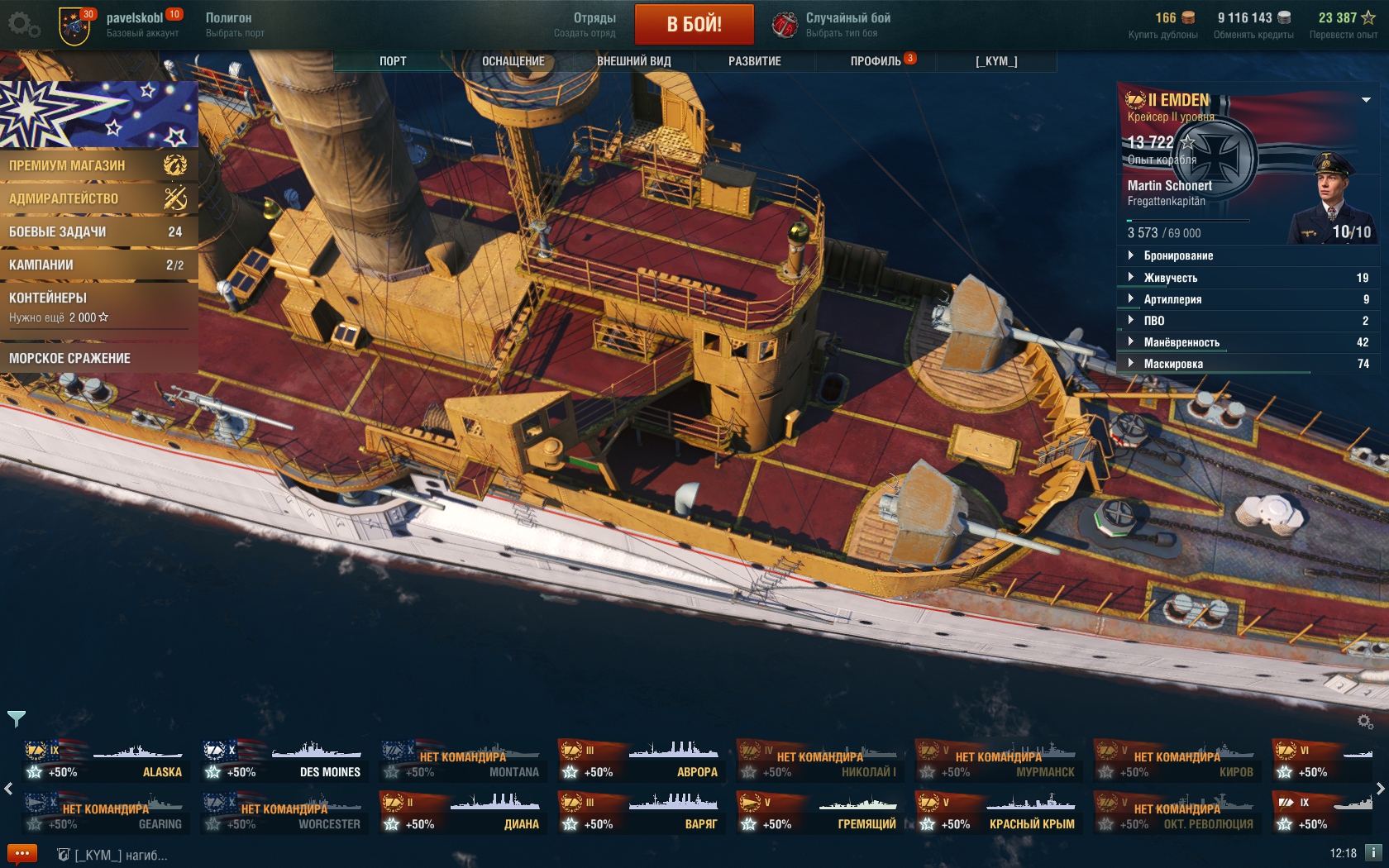Open the КОНТЕЙНЕРЫ section

pyautogui.click(x=98, y=306)
